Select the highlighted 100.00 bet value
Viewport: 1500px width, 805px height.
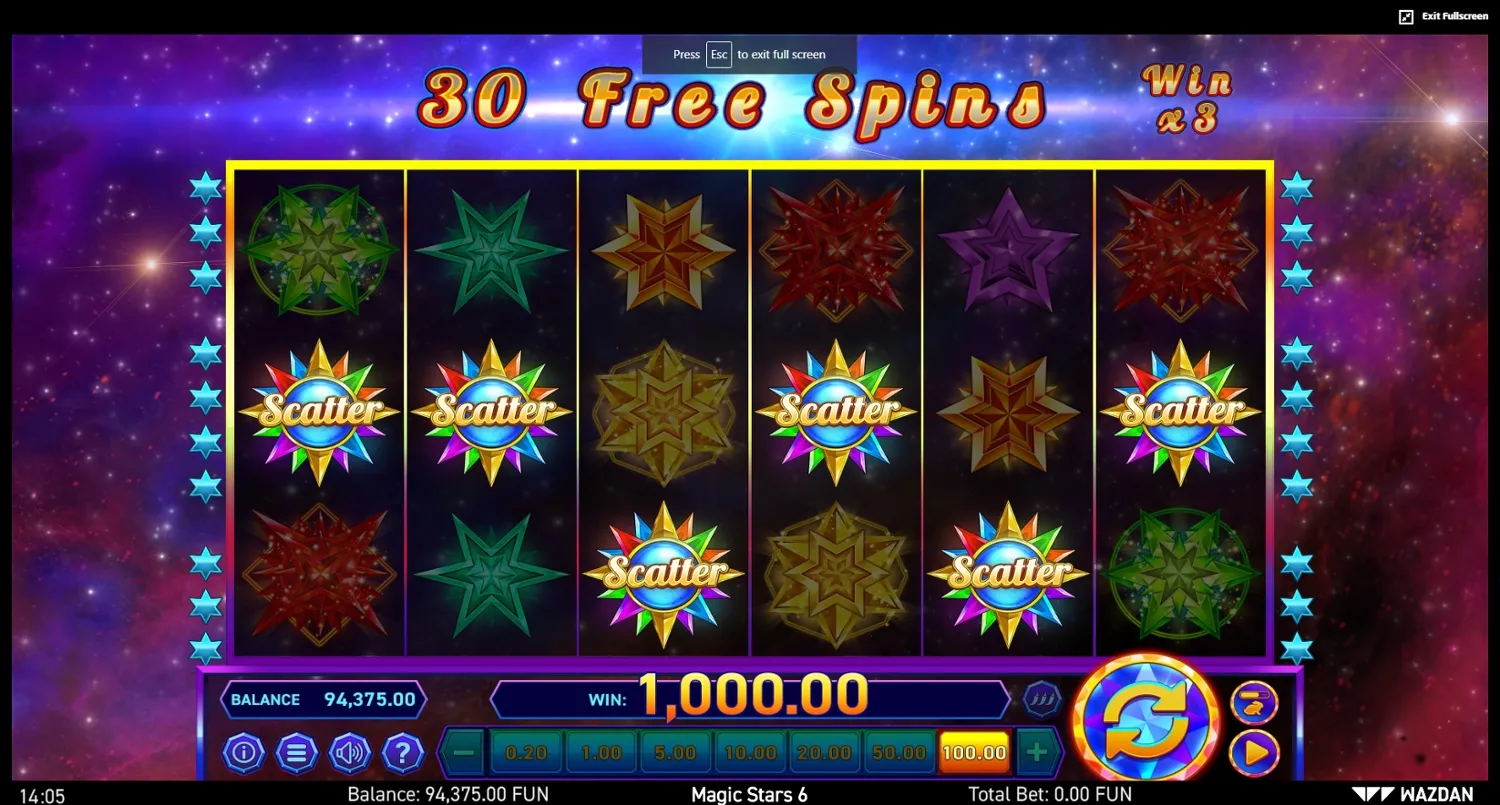point(971,752)
